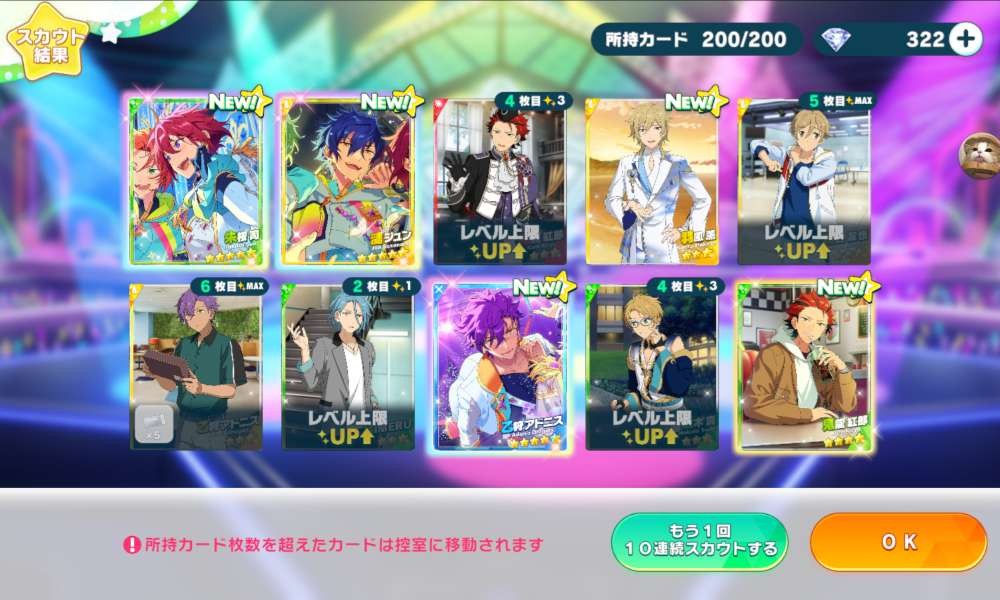
Task: Select the red-haired diner New card
Action: tap(804, 367)
